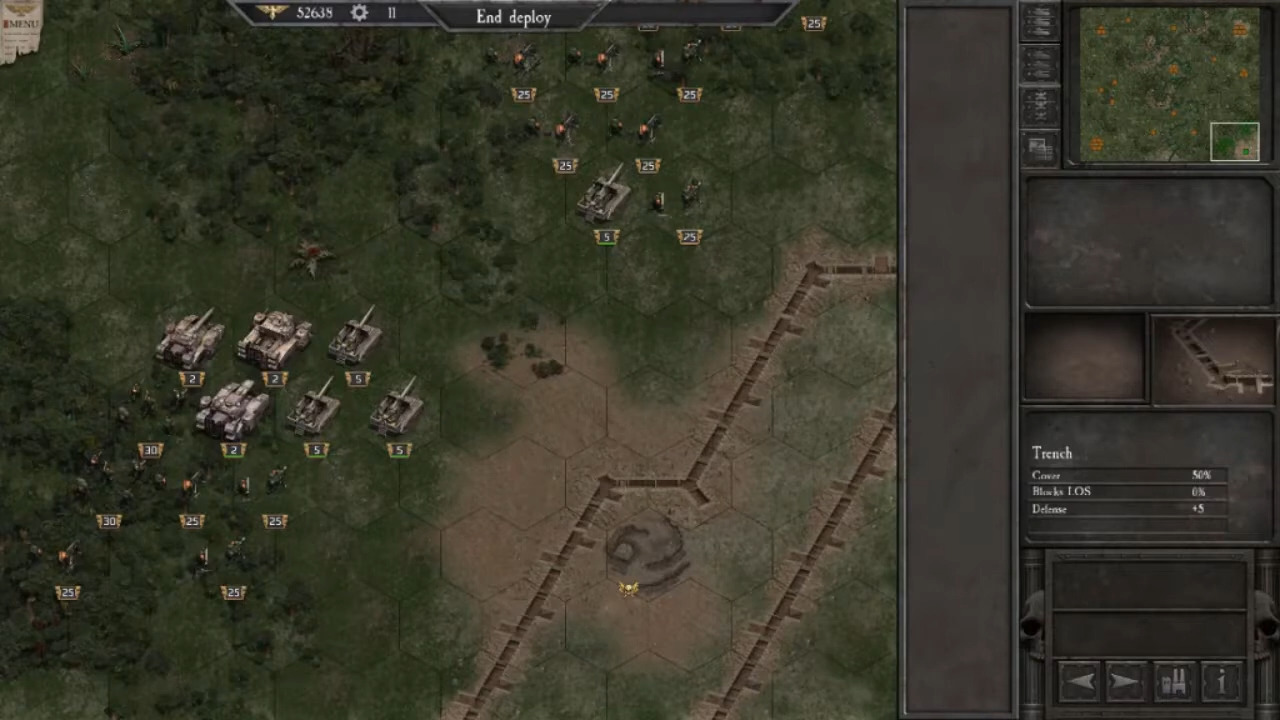
Task: Click the fortification image panel in the sidebar
Action: [x=1040, y=145]
